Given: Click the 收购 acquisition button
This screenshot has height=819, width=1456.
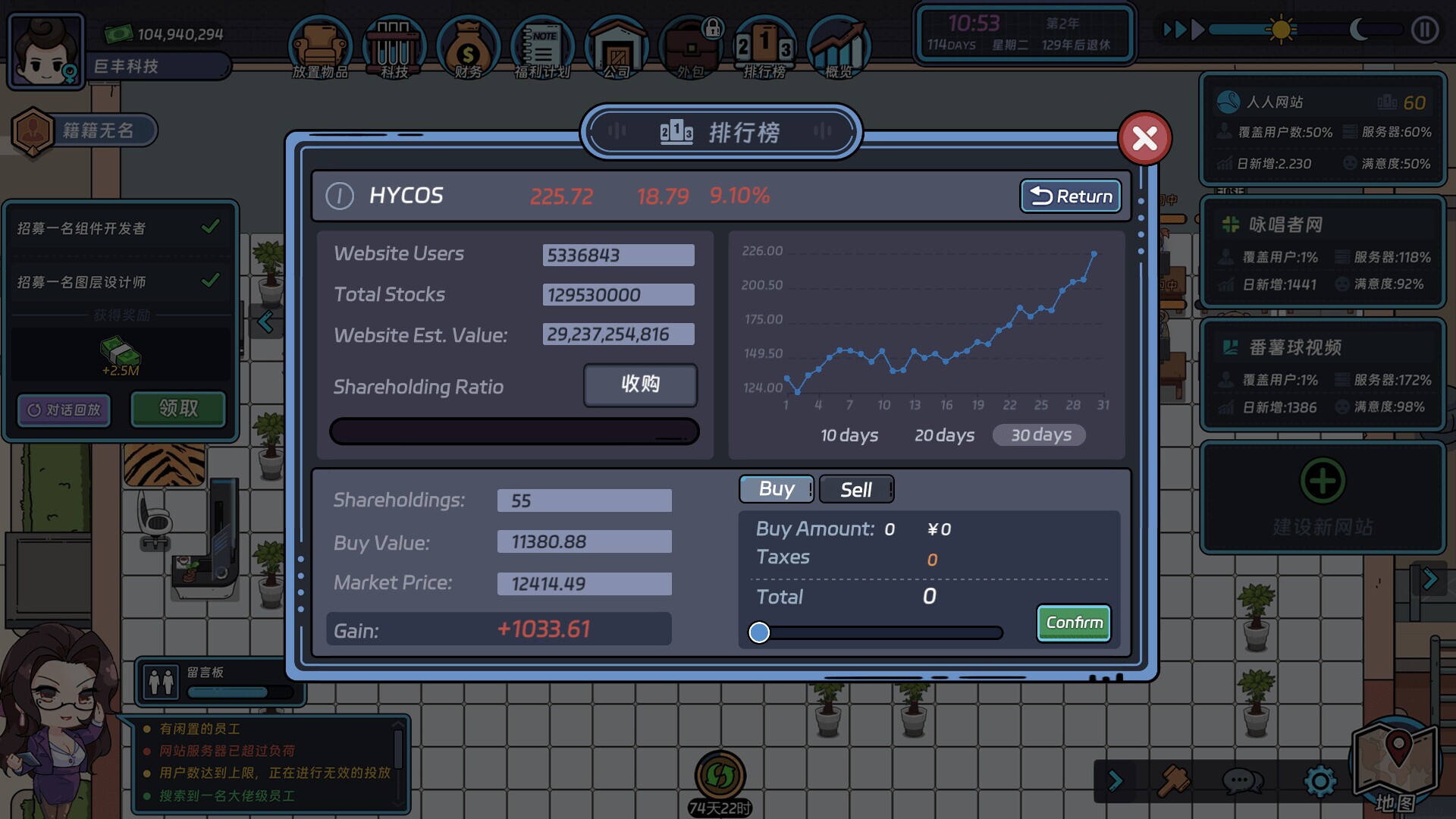Looking at the screenshot, I should (639, 384).
